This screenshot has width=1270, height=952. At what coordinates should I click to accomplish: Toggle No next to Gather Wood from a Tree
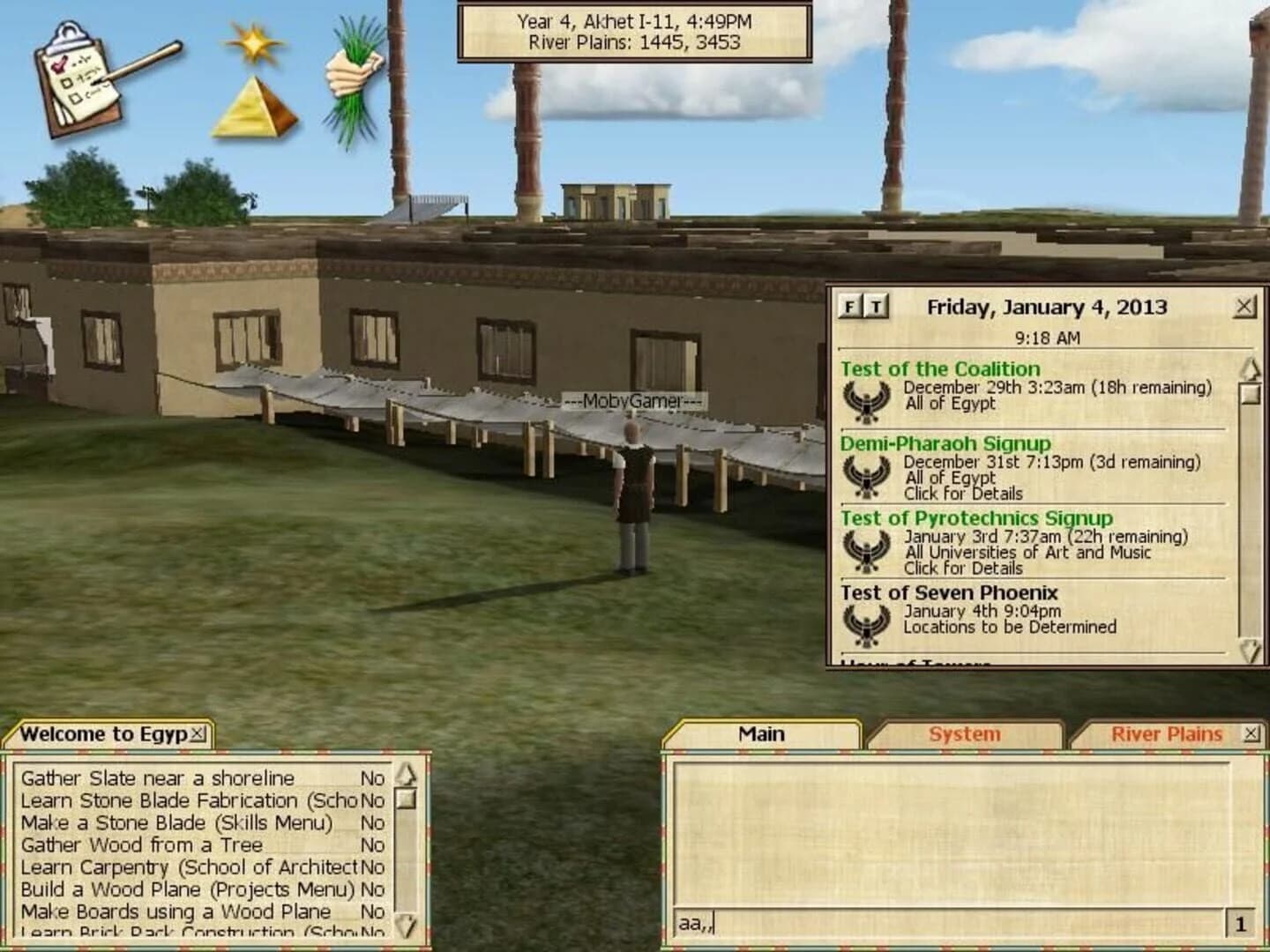pyautogui.click(x=371, y=844)
